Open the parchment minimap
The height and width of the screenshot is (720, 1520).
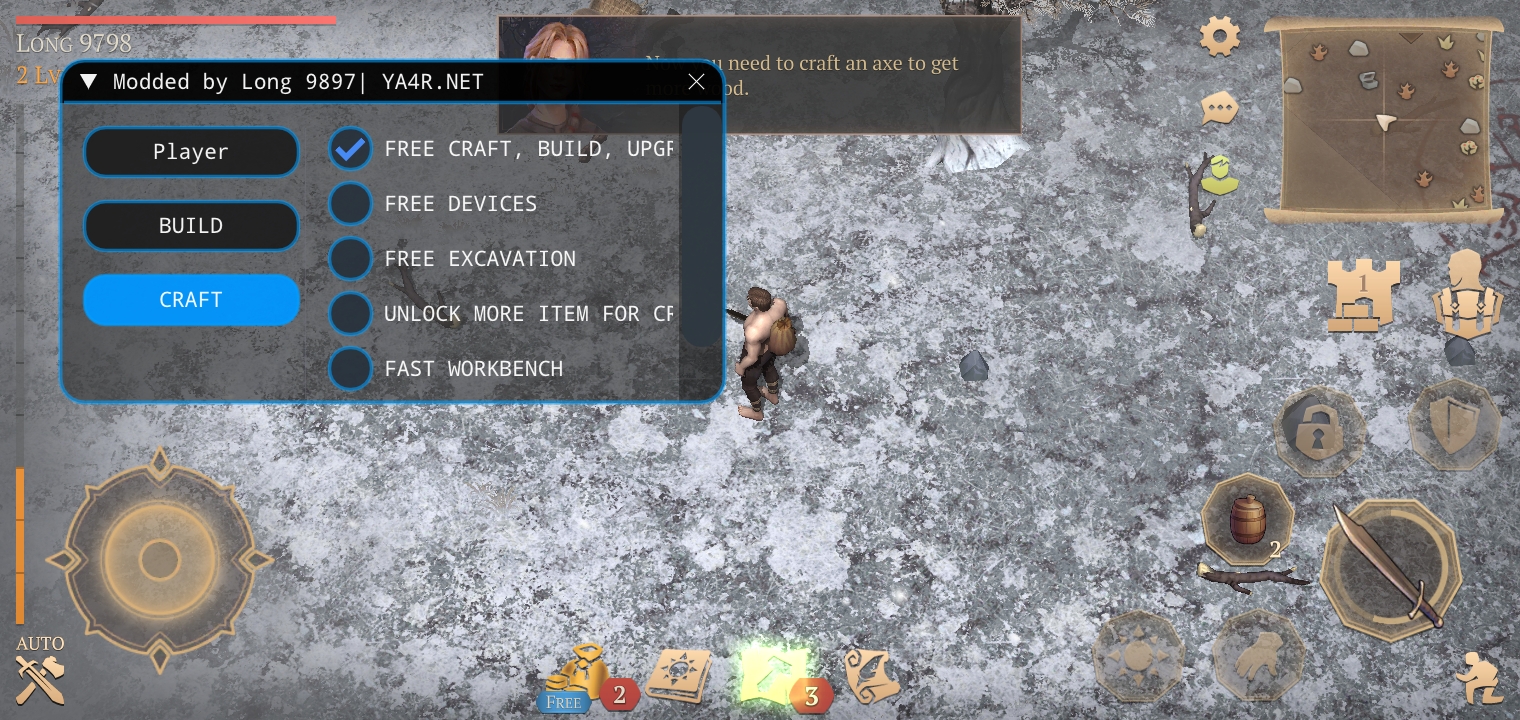coord(1384,120)
